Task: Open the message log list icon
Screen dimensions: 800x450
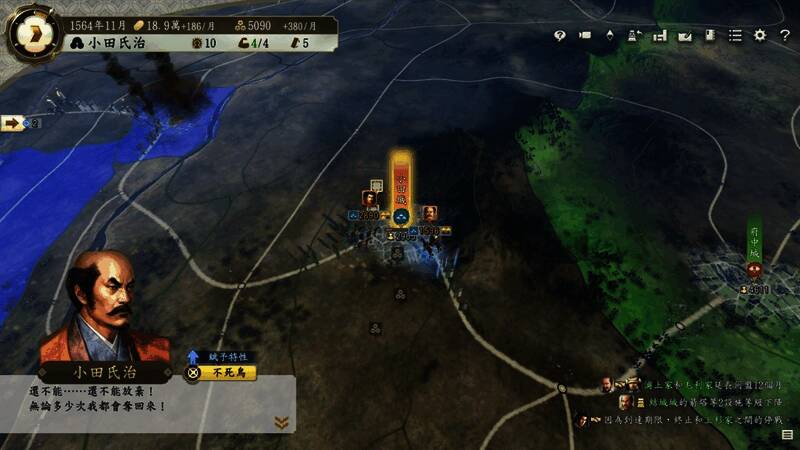Action: click(x=787, y=435)
